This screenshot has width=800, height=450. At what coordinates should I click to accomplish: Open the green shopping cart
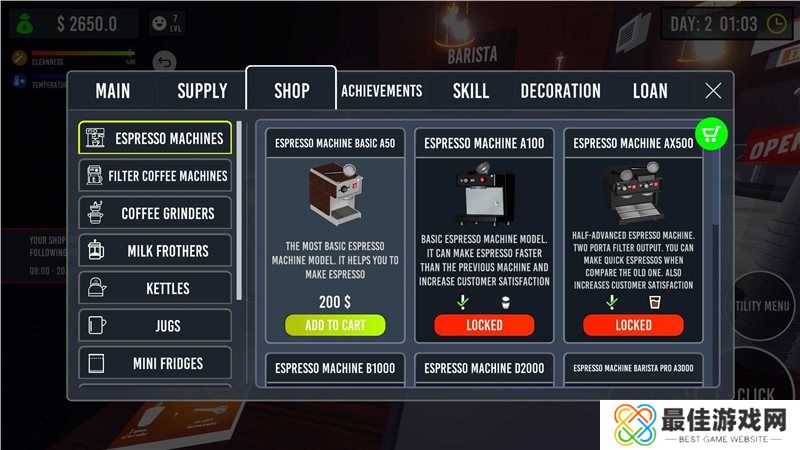(x=711, y=133)
